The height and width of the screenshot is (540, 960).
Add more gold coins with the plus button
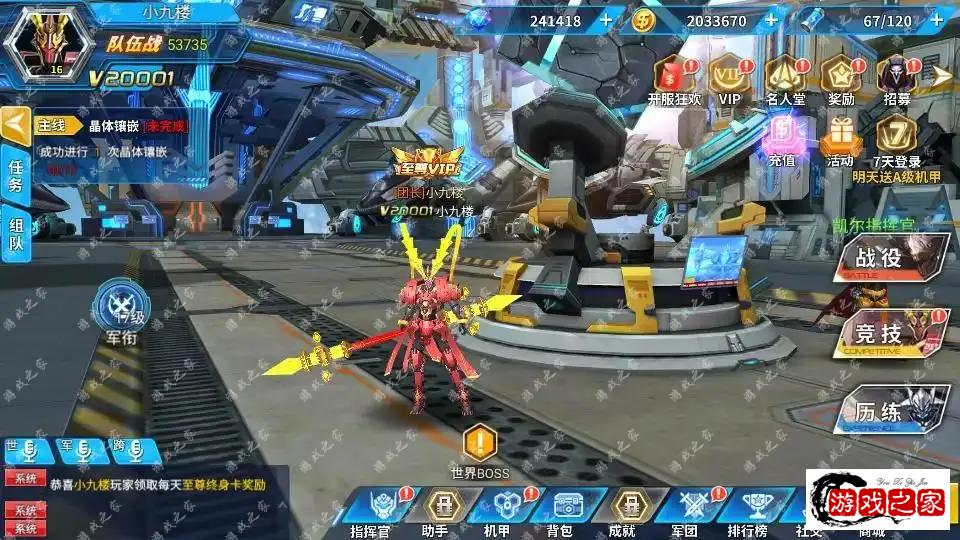point(771,20)
